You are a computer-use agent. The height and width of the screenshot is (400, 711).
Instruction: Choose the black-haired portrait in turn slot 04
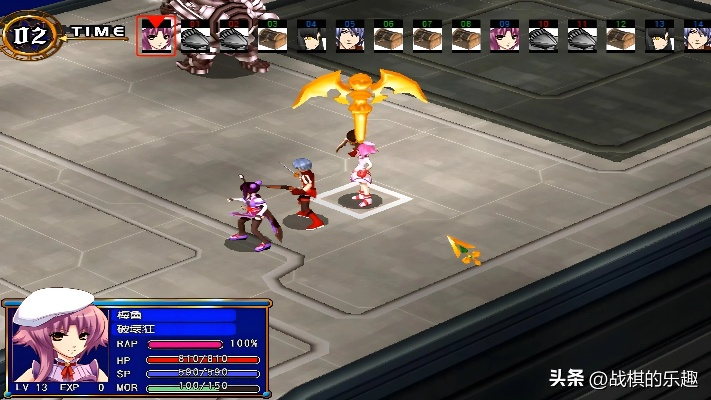point(310,38)
